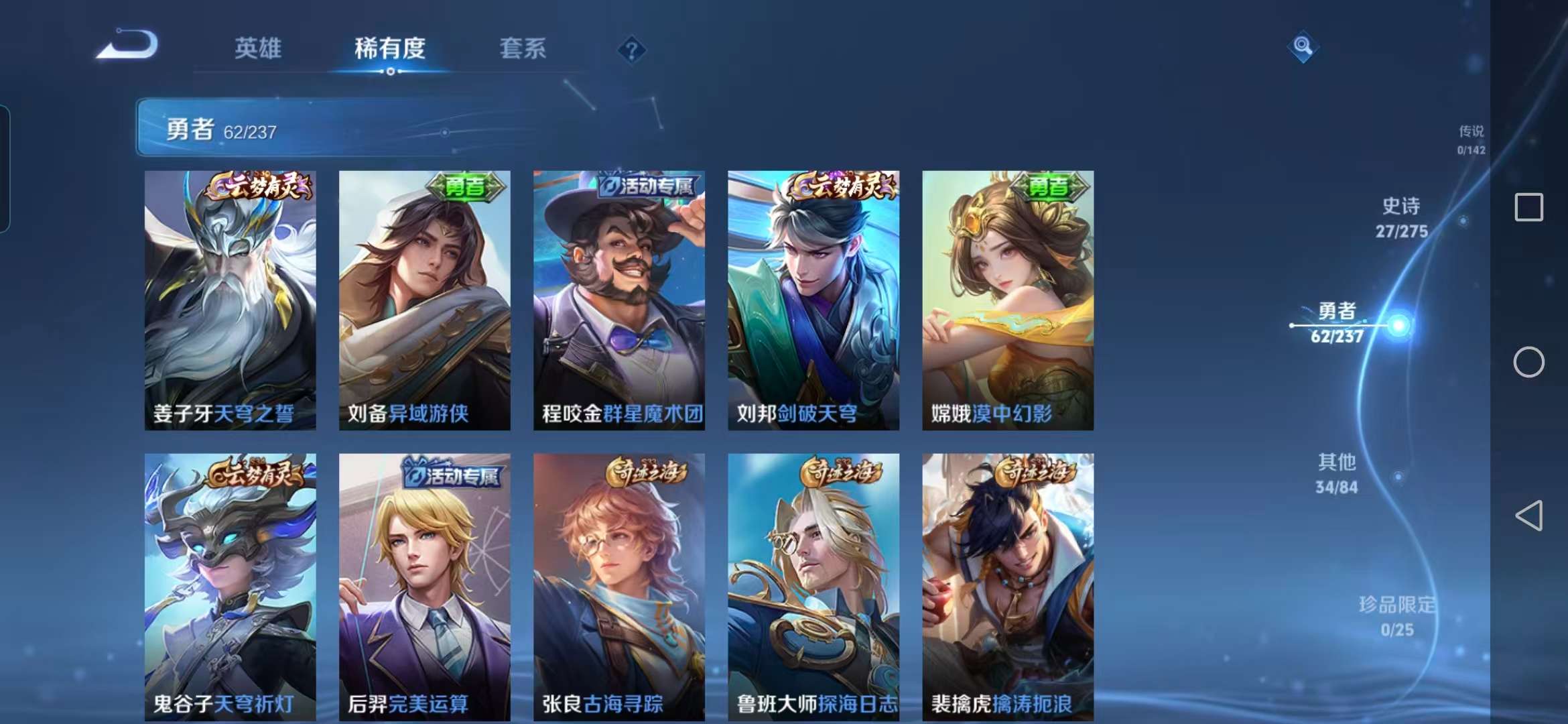Open the search magnifier icon
The height and width of the screenshot is (724, 1568).
point(1303,48)
